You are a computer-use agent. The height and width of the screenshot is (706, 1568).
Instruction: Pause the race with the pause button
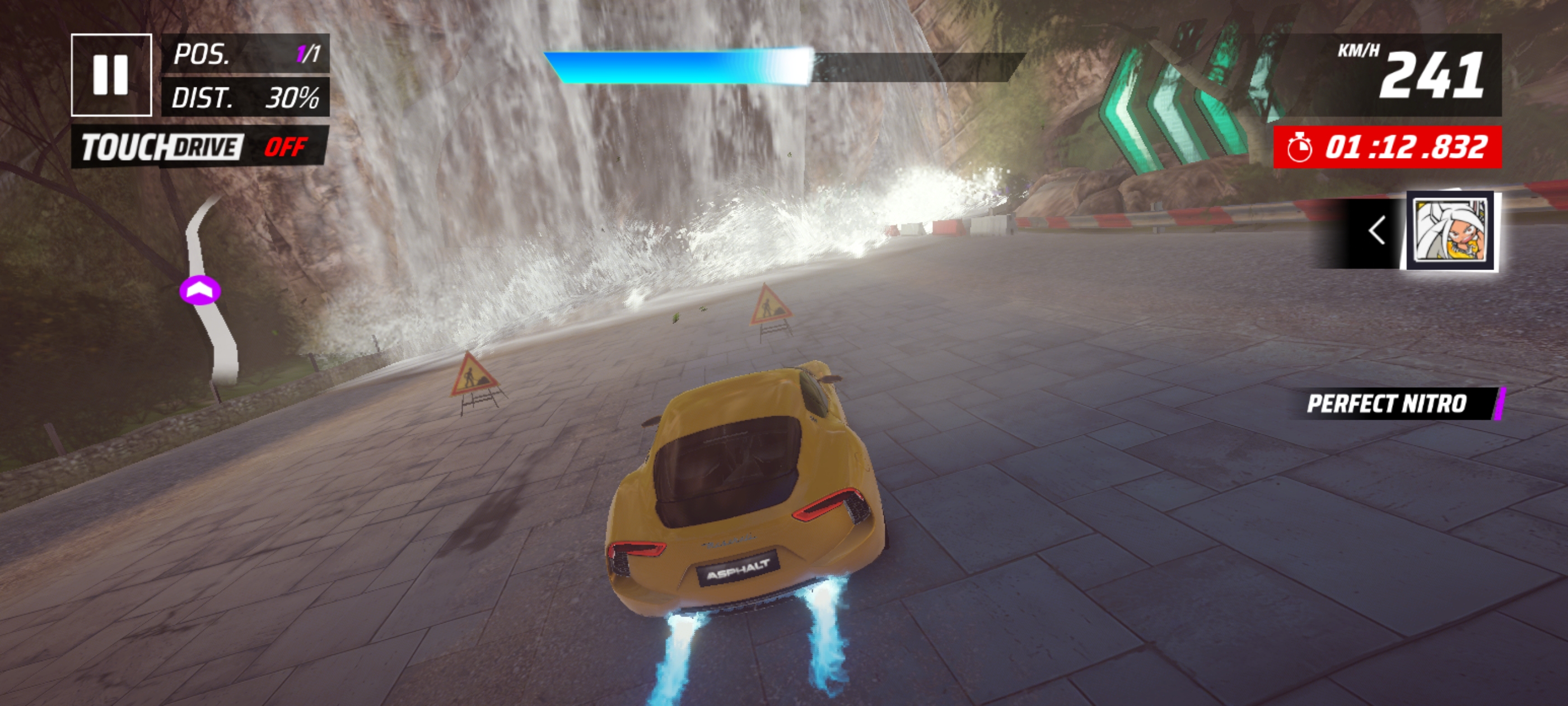point(111,75)
